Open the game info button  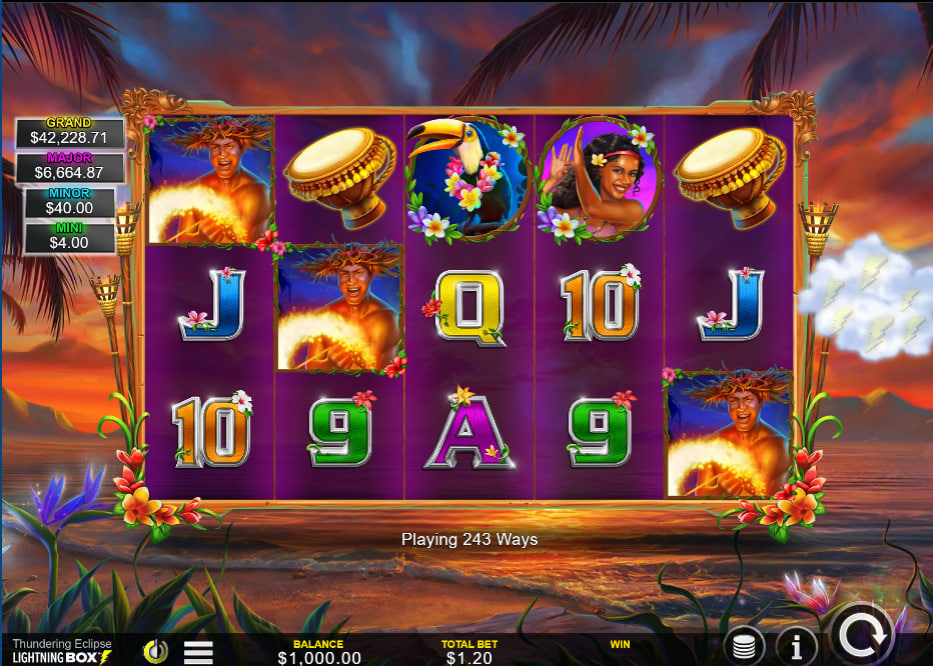pyautogui.click(x=796, y=647)
